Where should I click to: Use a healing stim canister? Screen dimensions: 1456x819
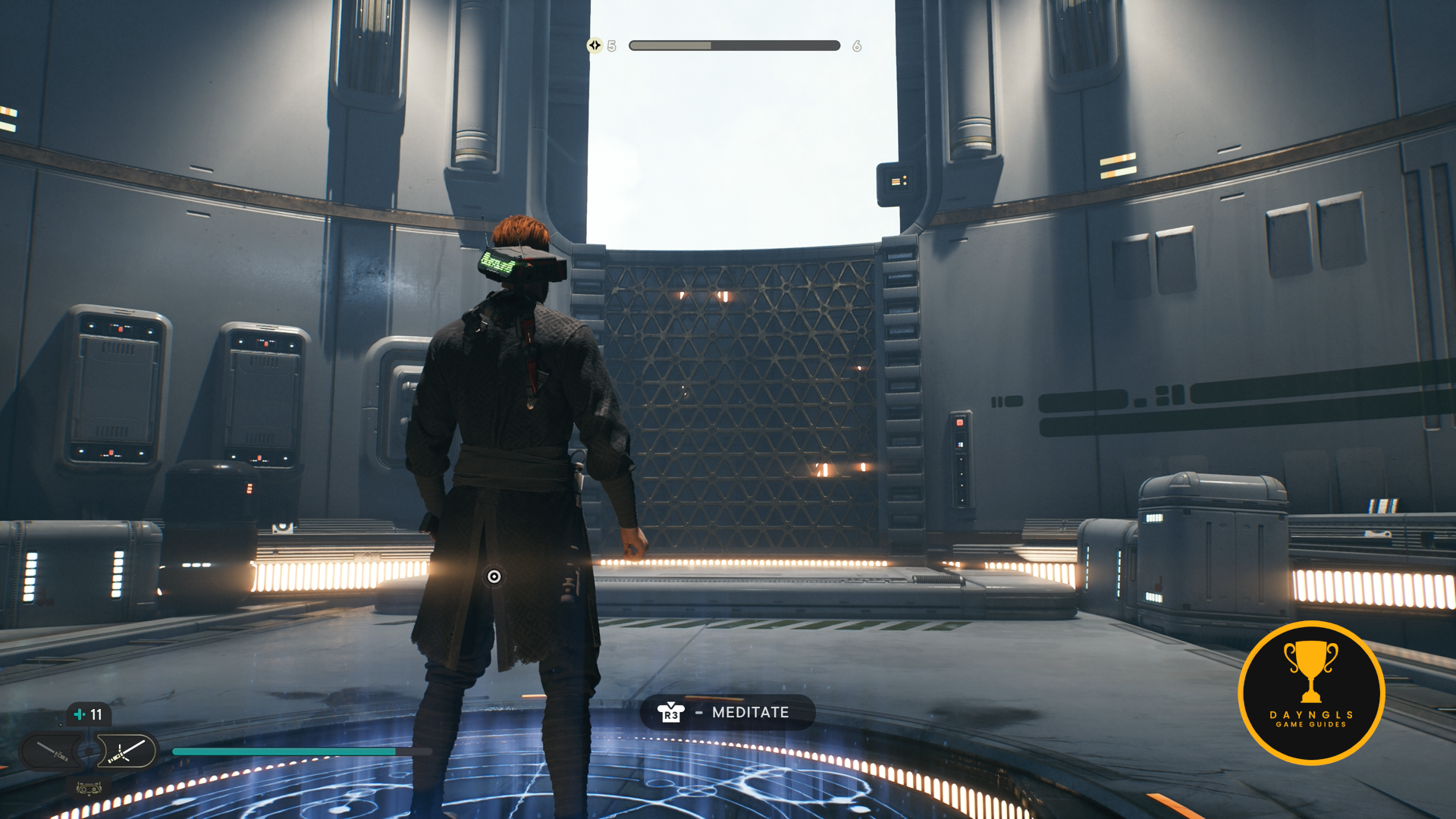click(x=88, y=714)
